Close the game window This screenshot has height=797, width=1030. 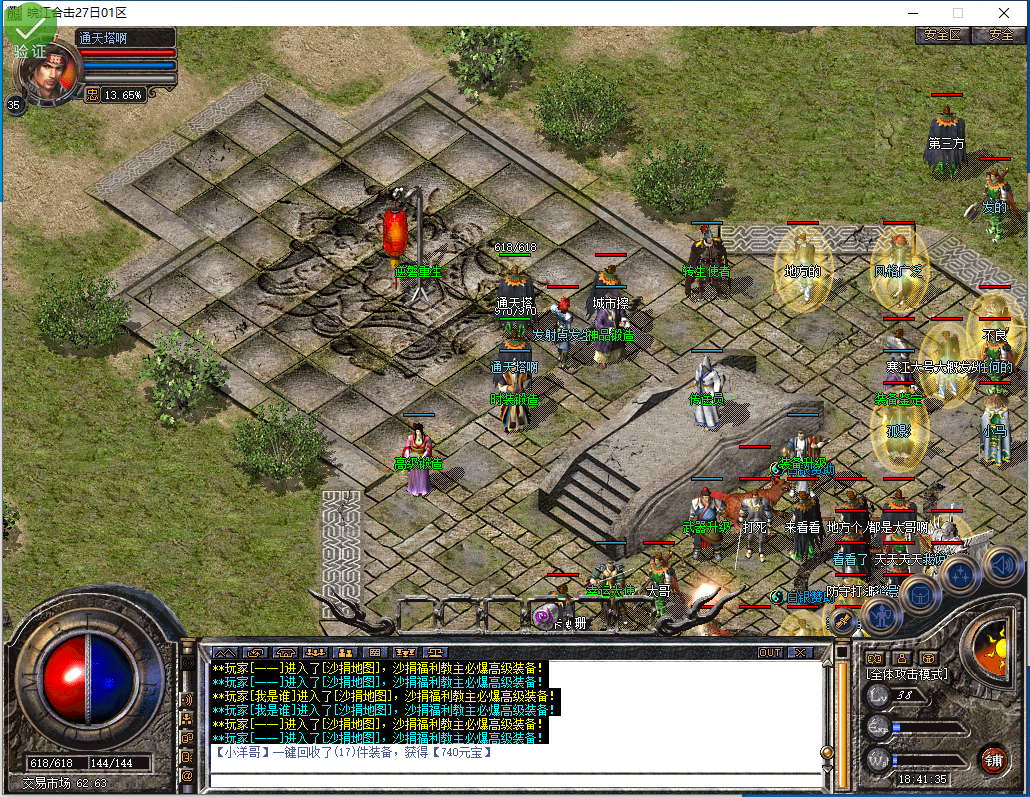(x=1003, y=13)
